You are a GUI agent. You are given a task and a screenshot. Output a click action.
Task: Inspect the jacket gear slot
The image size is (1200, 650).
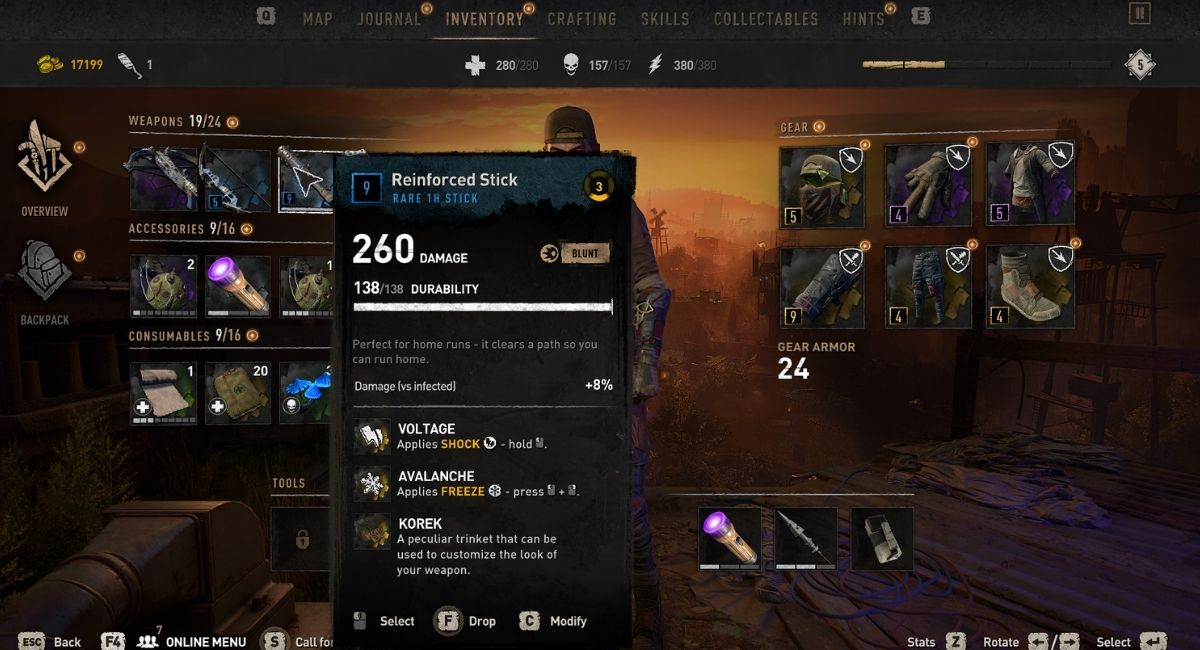1030,185
